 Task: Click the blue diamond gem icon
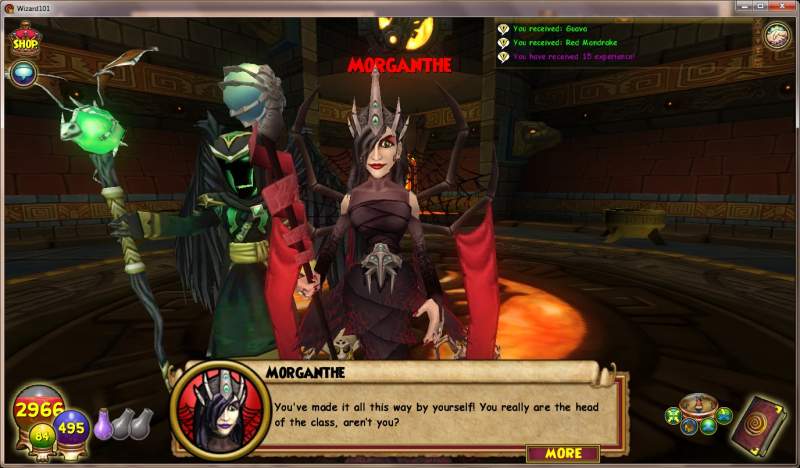[23, 74]
